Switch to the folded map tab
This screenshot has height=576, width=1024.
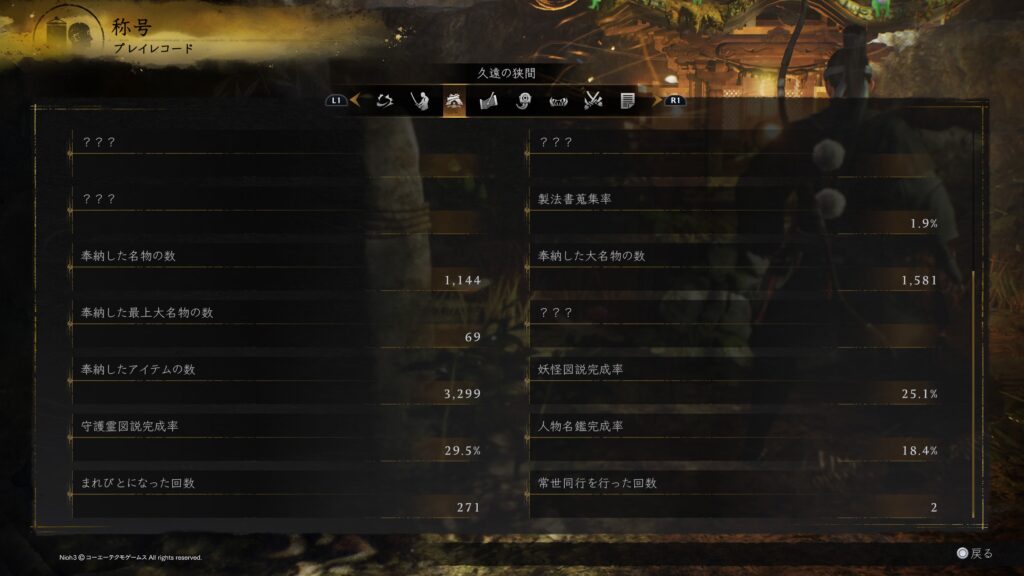(x=489, y=100)
